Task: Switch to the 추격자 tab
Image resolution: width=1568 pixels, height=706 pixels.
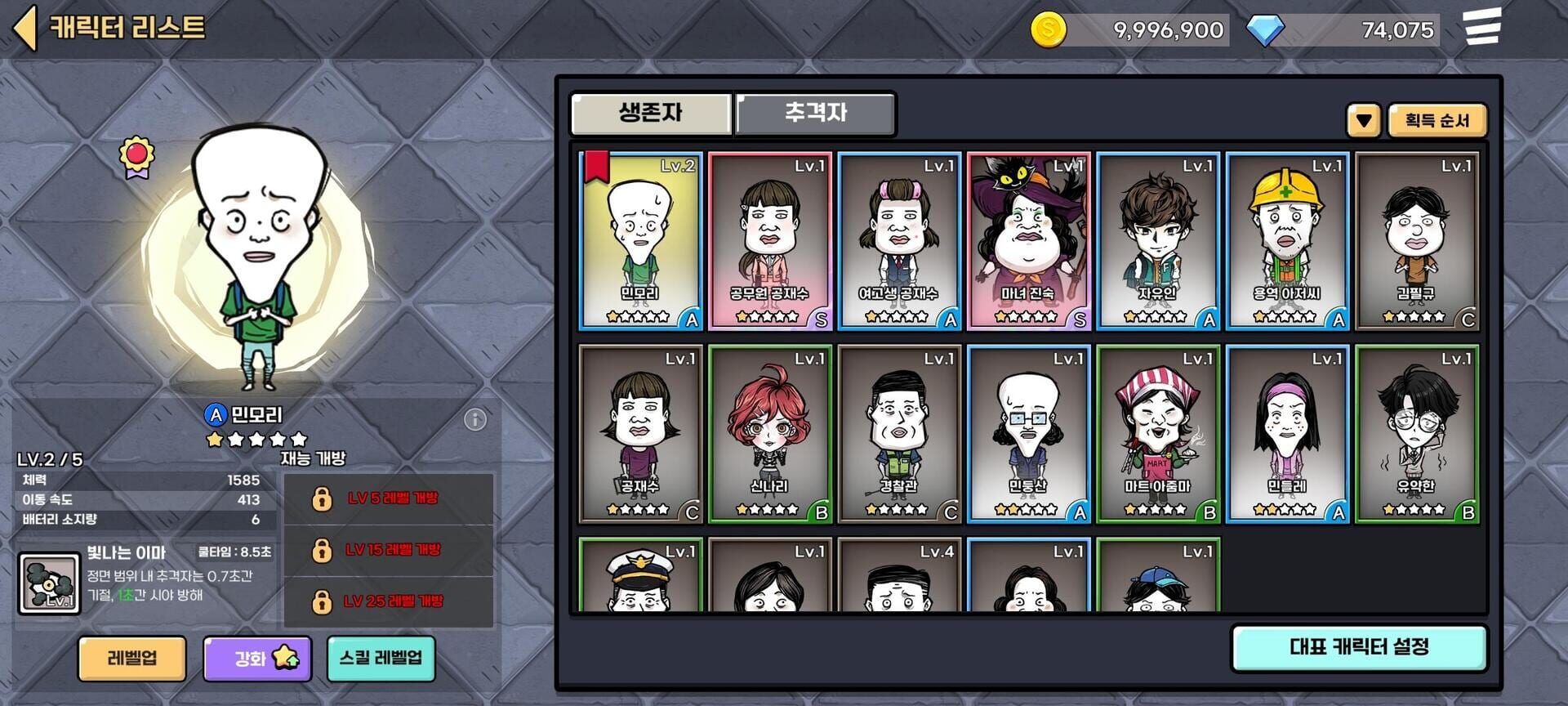Action: (814, 114)
